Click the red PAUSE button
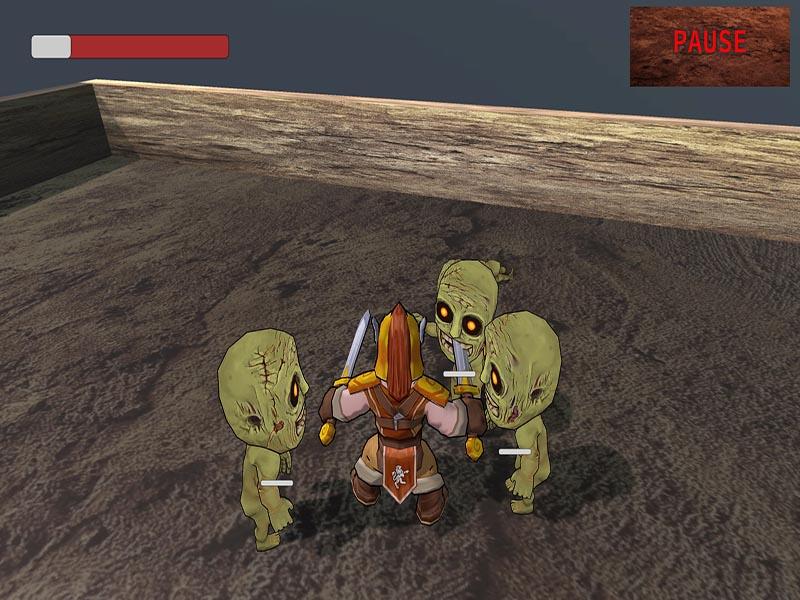The image size is (800, 600). (709, 44)
